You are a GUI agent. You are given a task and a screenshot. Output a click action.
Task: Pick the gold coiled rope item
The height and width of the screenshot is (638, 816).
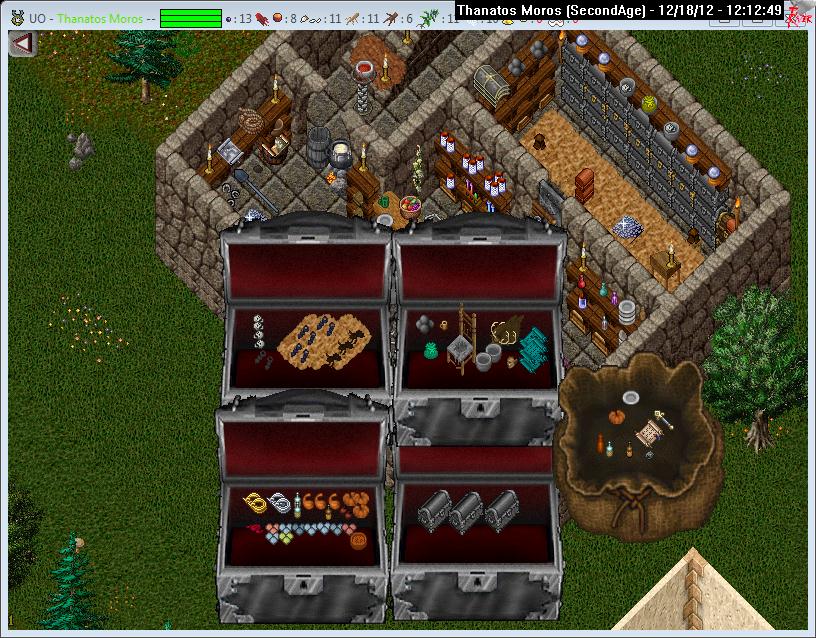[x=259, y=501]
